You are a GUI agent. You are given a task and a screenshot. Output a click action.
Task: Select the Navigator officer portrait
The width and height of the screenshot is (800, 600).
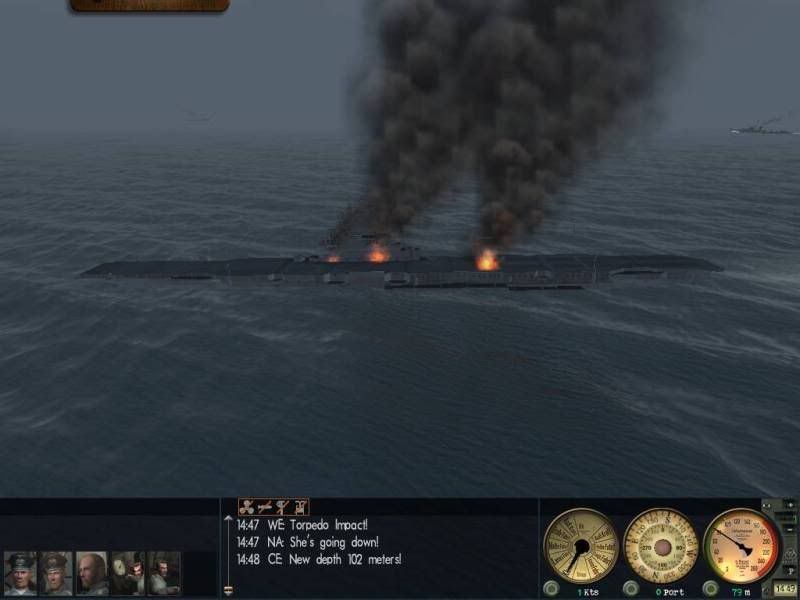tap(56, 573)
